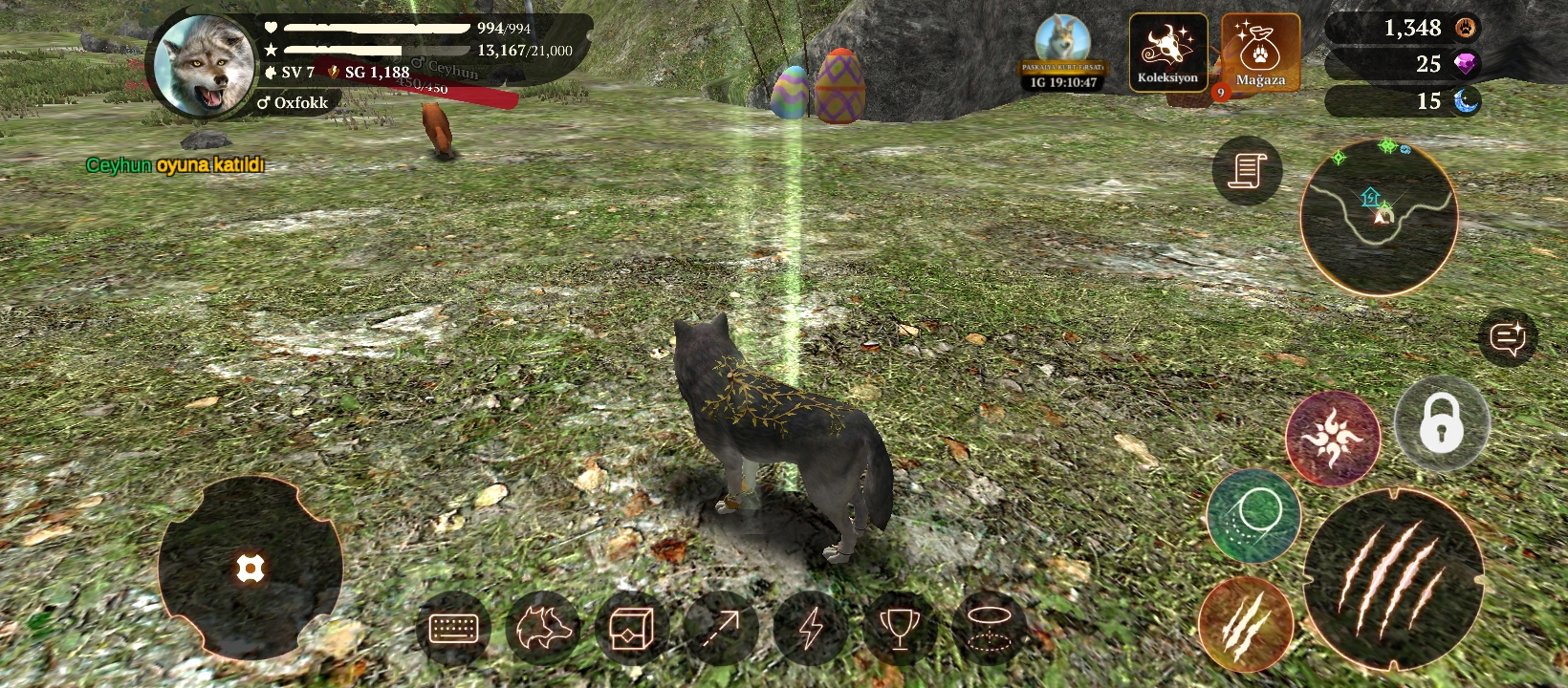Tap the virtual movement joystick
Image resolution: width=1568 pixels, height=688 pixels.
(x=250, y=569)
